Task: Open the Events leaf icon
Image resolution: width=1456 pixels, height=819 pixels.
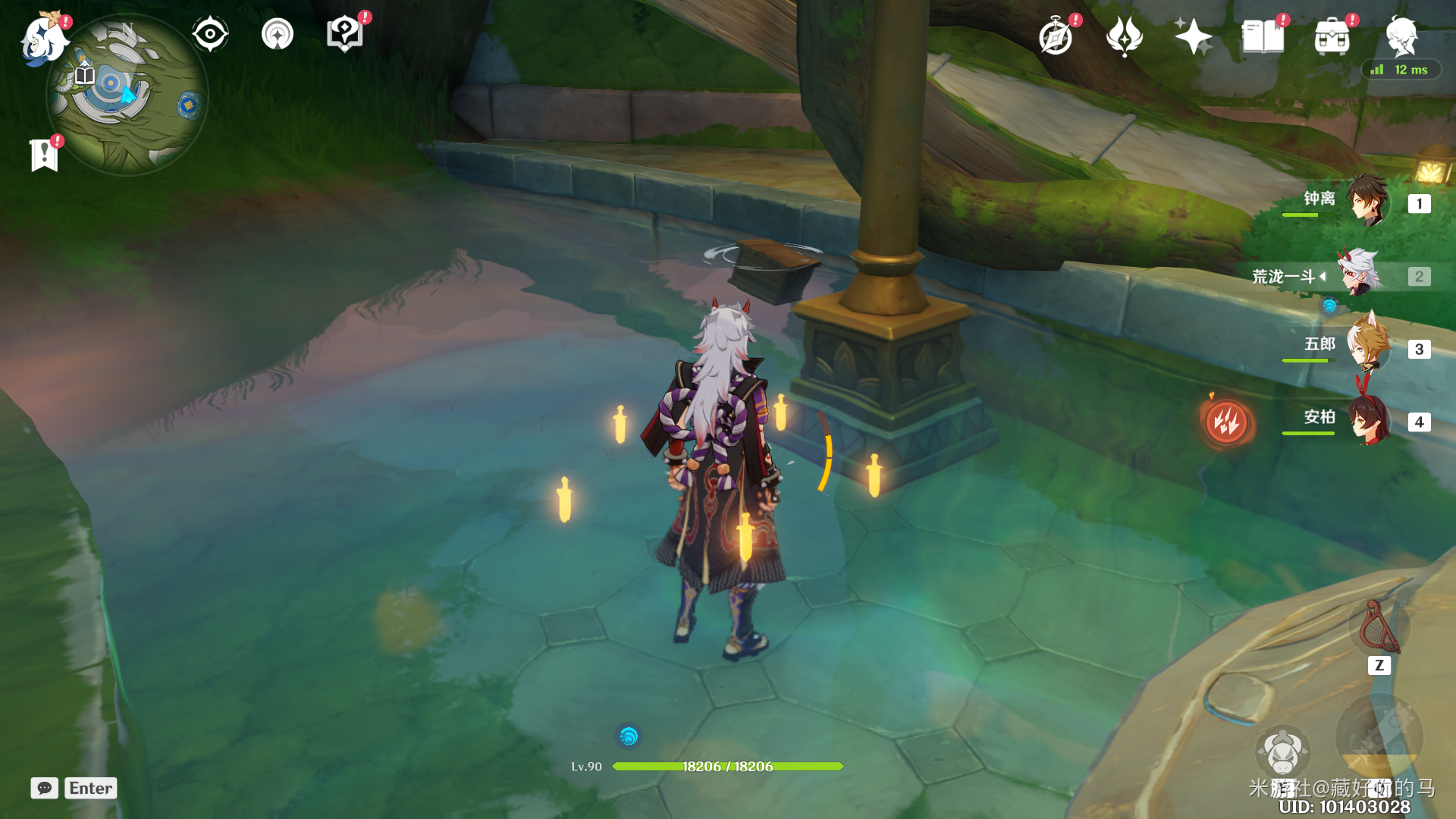Action: pyautogui.click(x=1124, y=36)
